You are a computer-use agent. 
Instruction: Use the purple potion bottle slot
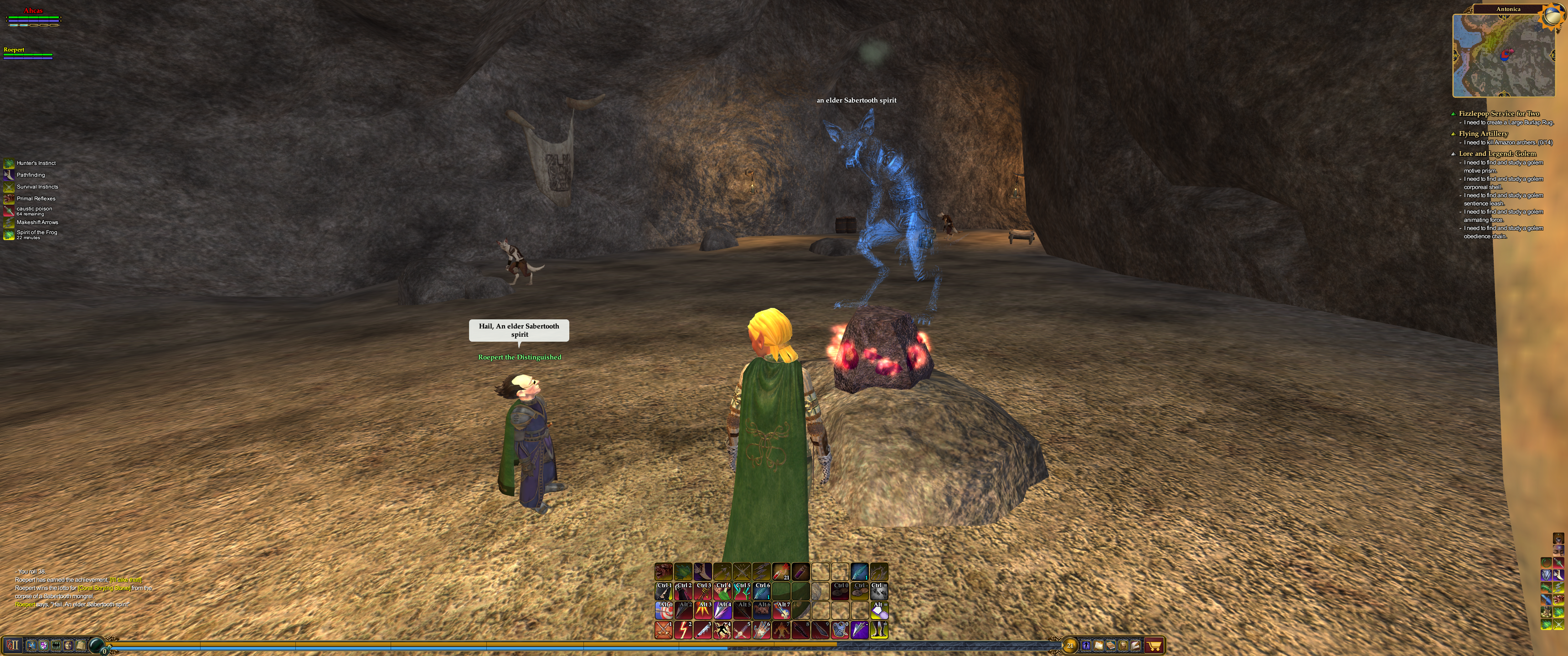tap(800, 571)
